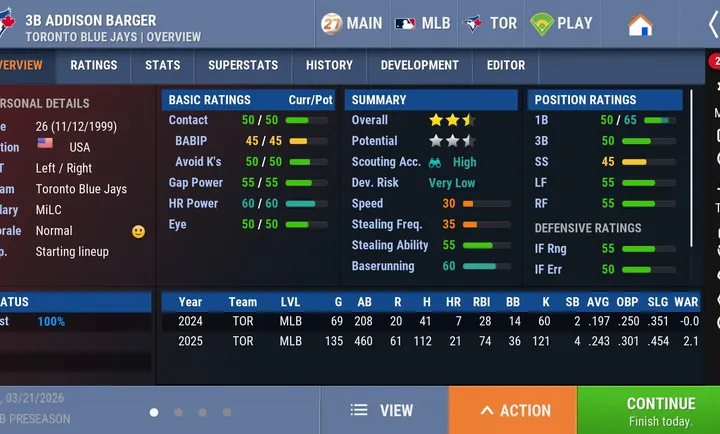
Task: Open the PLAY menu
Action: click(x=561, y=23)
